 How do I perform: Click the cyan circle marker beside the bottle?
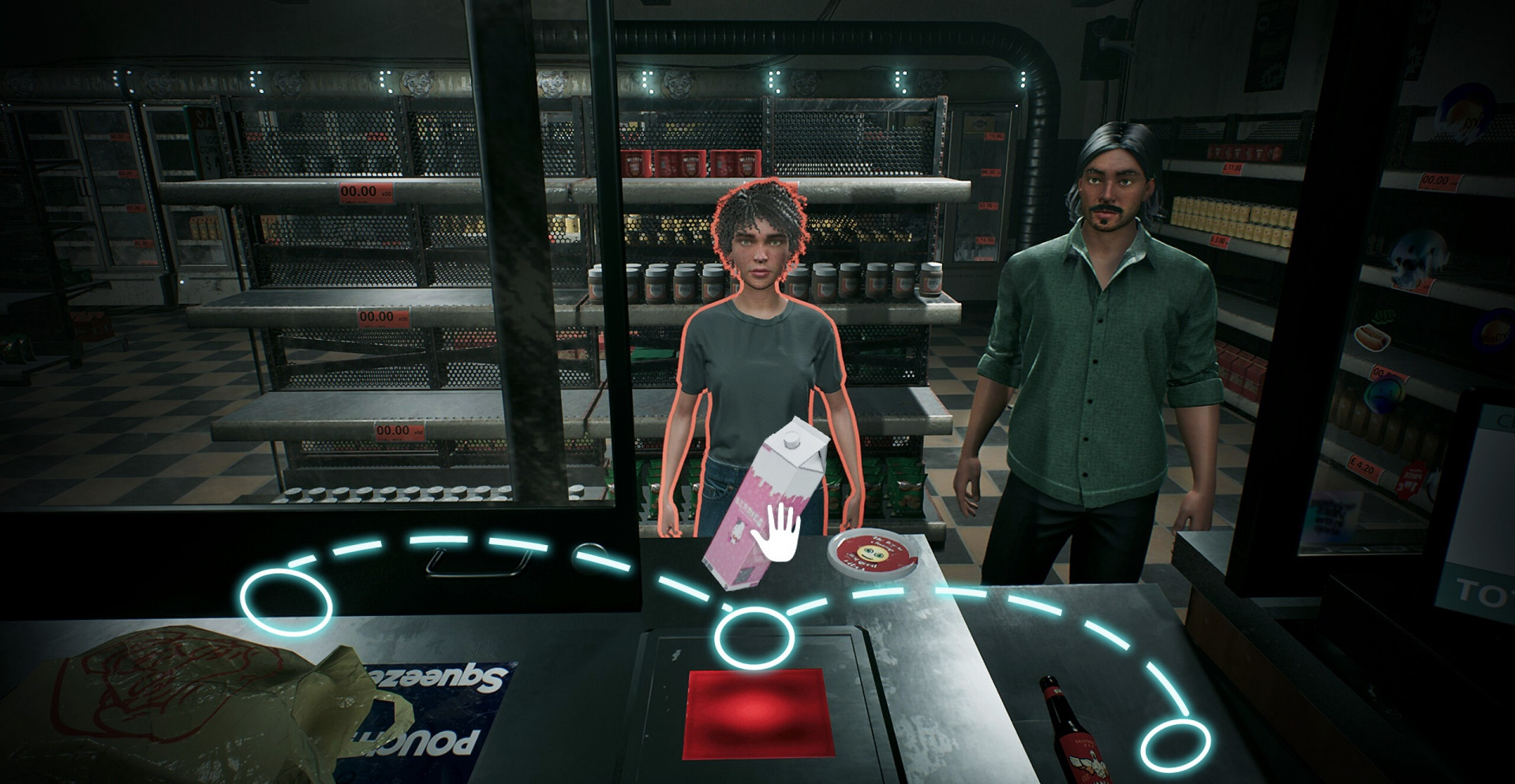click(x=1175, y=745)
